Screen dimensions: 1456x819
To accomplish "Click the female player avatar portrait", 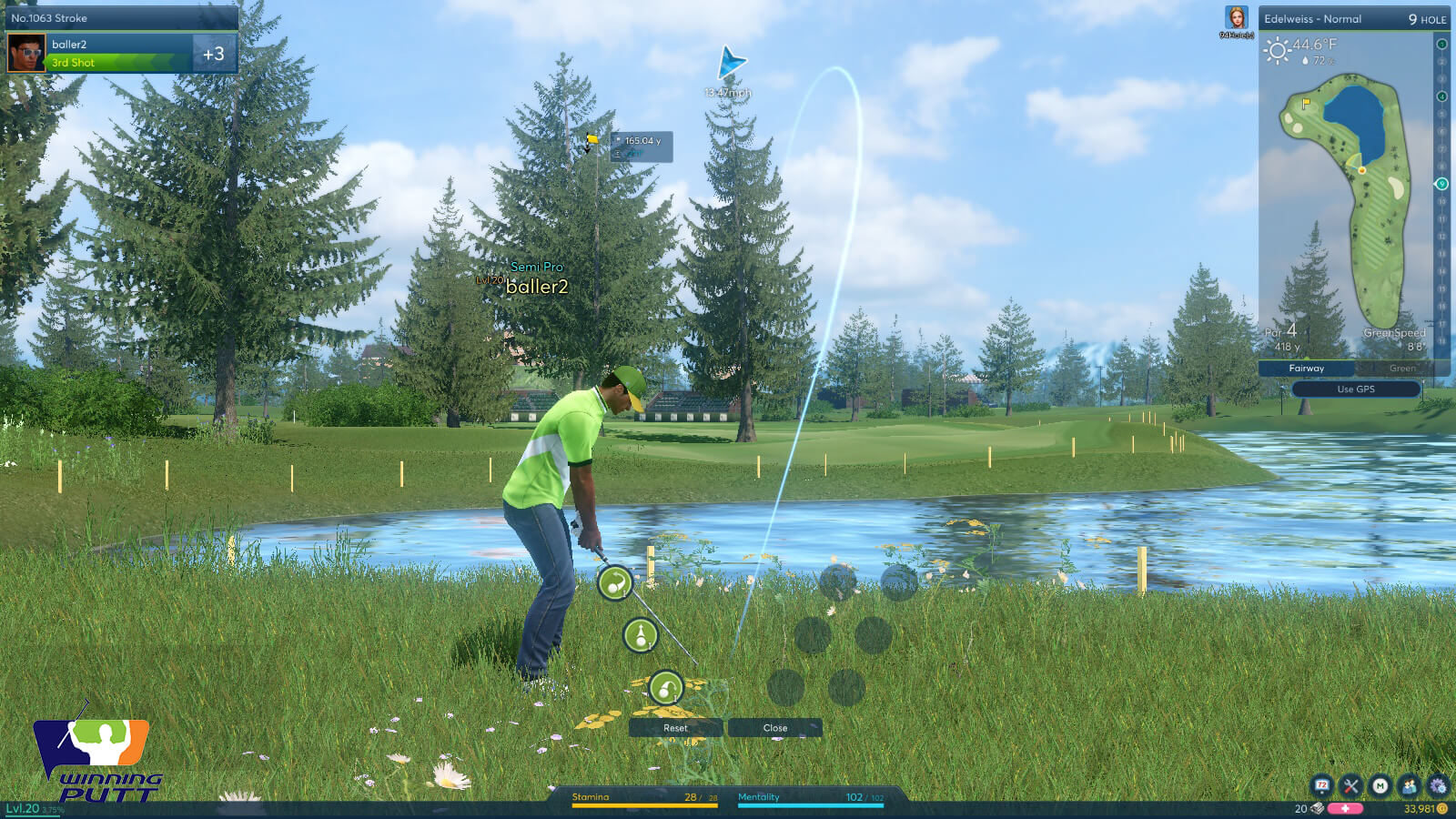I will (x=1237, y=19).
